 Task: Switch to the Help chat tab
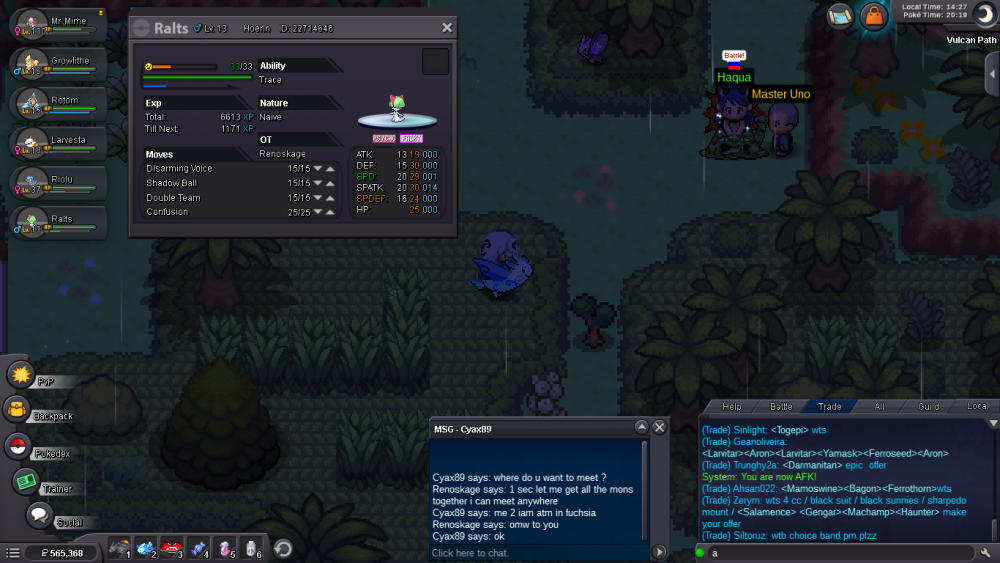point(732,406)
